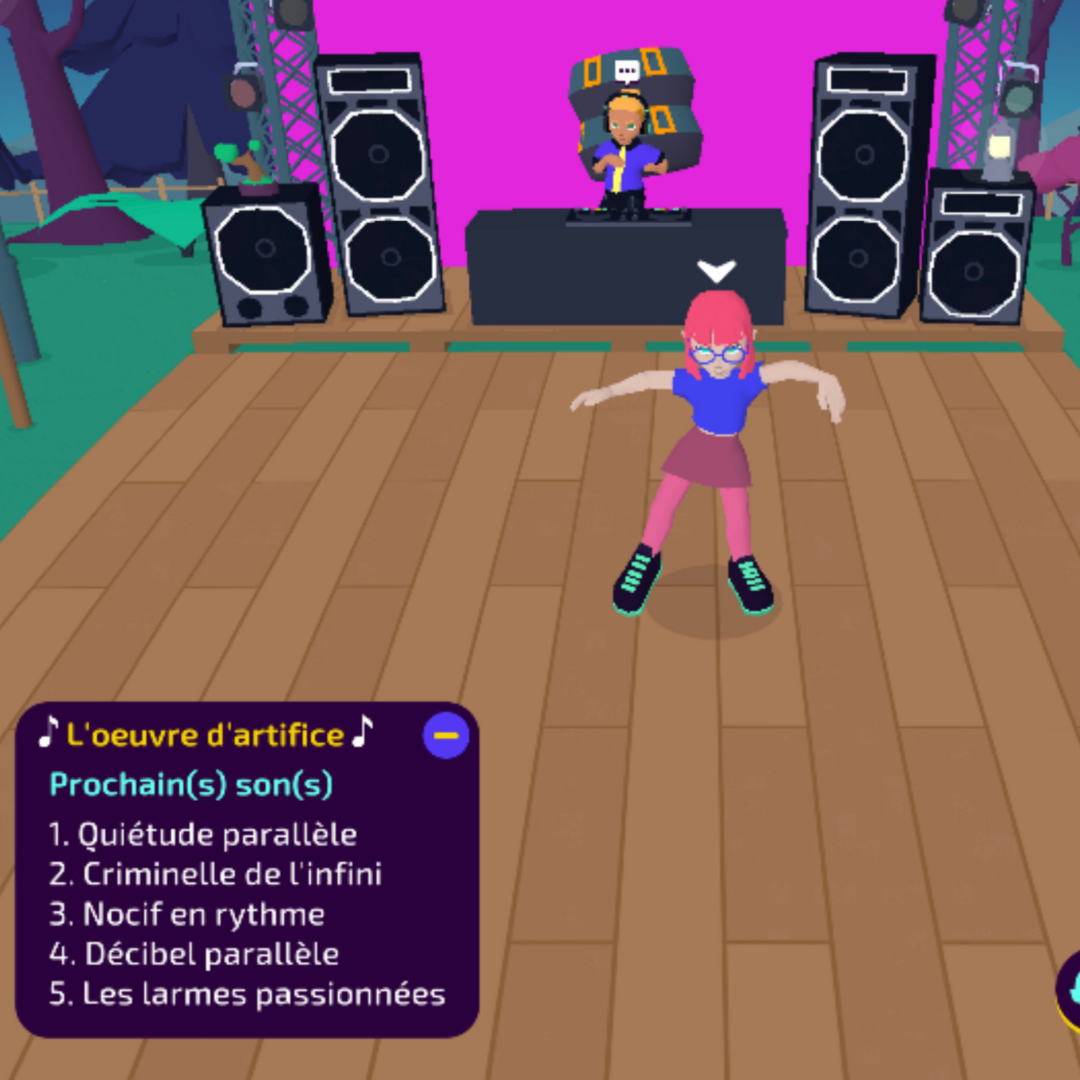Choose Les larmes passionnées in the song list
Screen dimensions: 1080x1080
click(x=248, y=994)
